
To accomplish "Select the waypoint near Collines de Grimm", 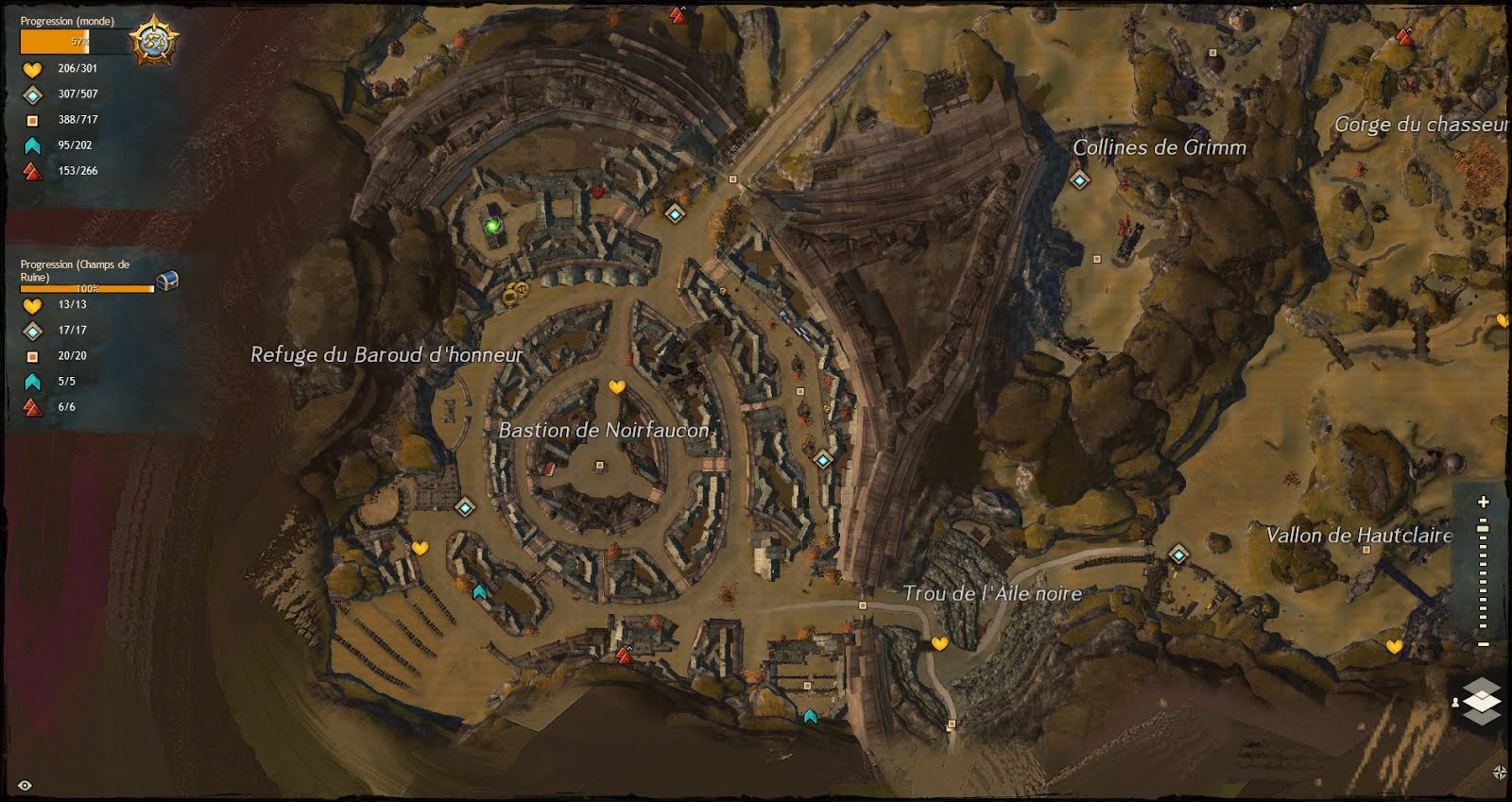I will (1078, 179).
